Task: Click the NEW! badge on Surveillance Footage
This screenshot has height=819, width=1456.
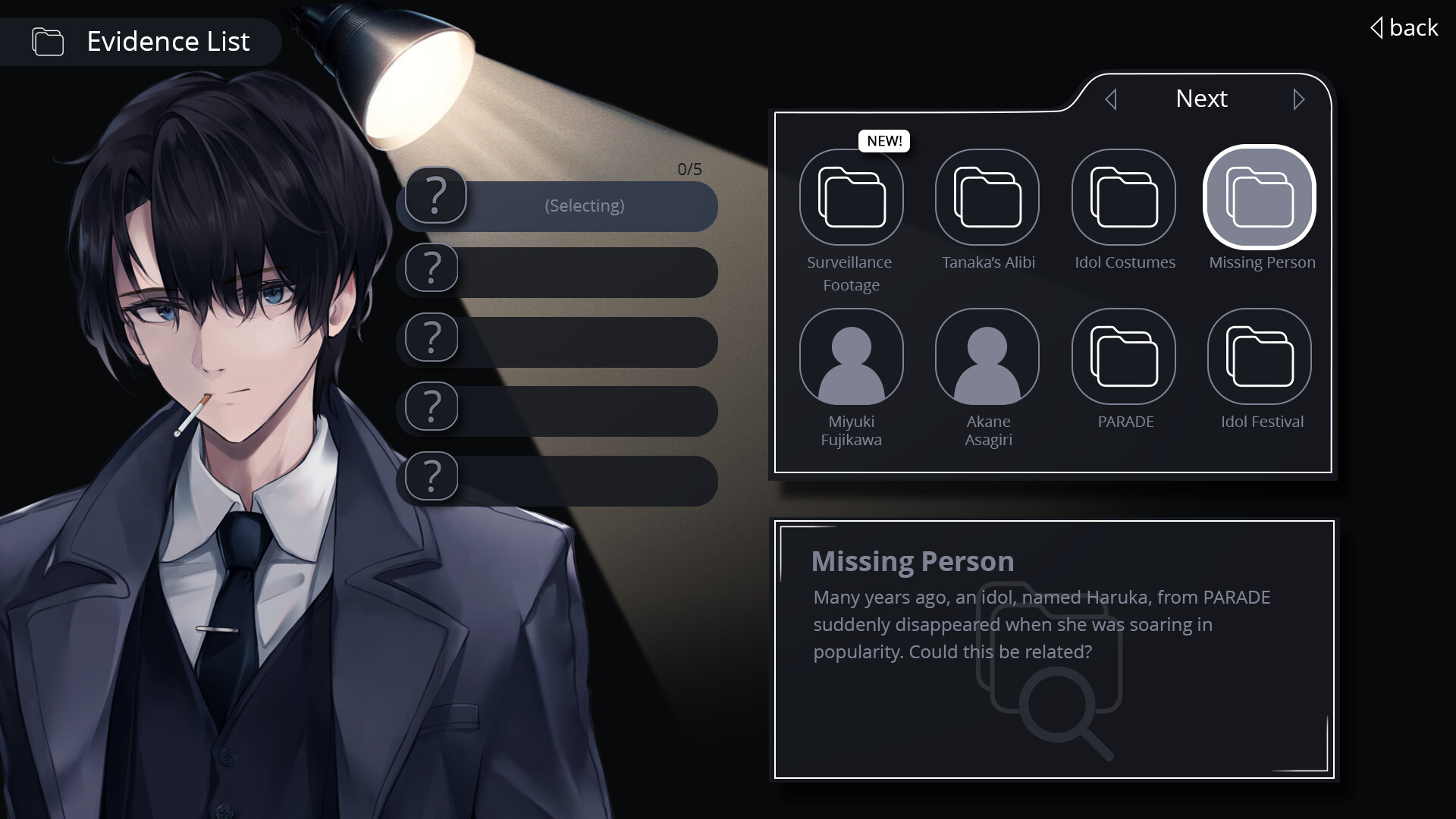Action: point(884,140)
